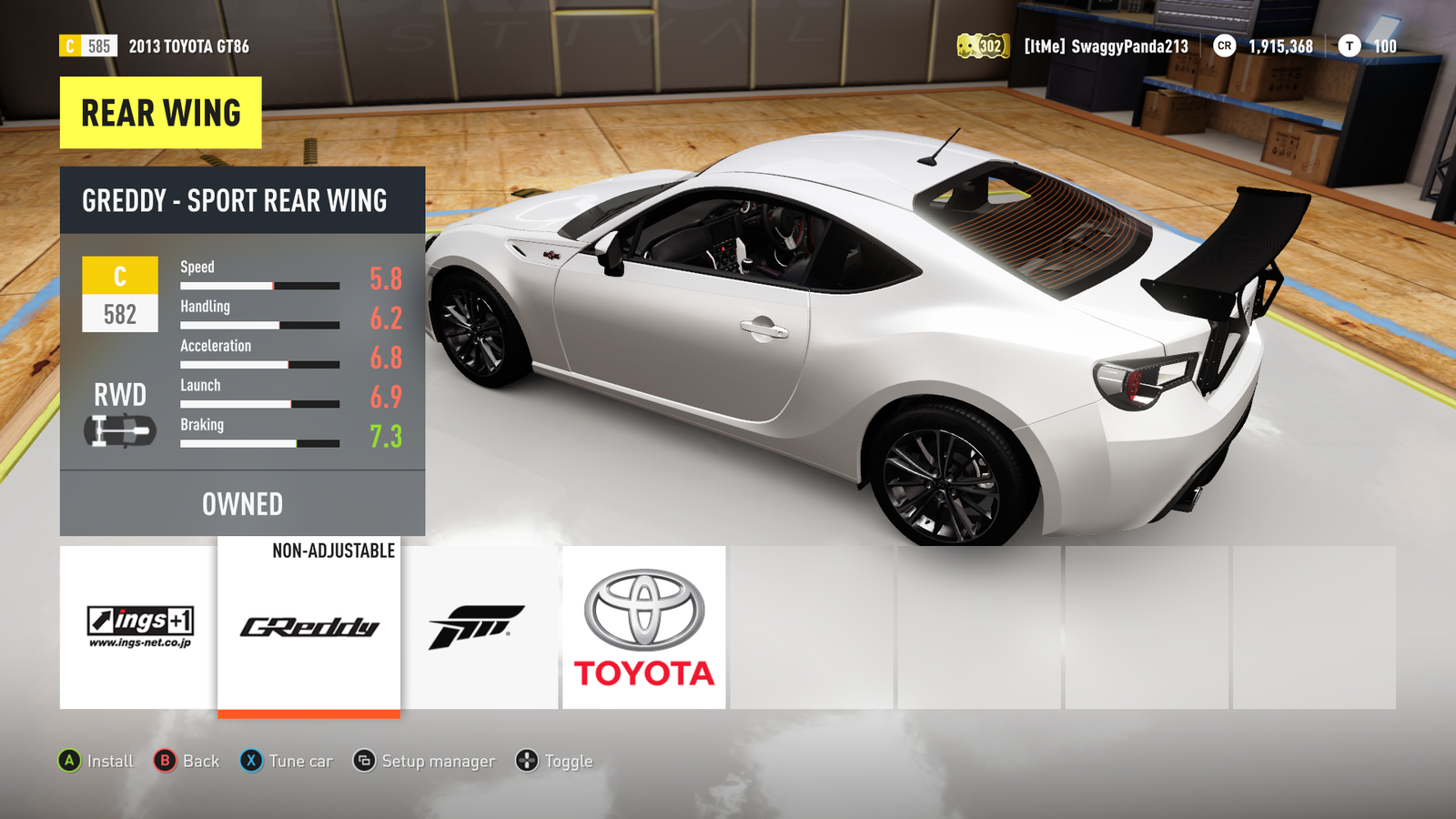Select the Ings+1 rear wing tile
The height and width of the screenshot is (819, 1456).
tap(138, 627)
